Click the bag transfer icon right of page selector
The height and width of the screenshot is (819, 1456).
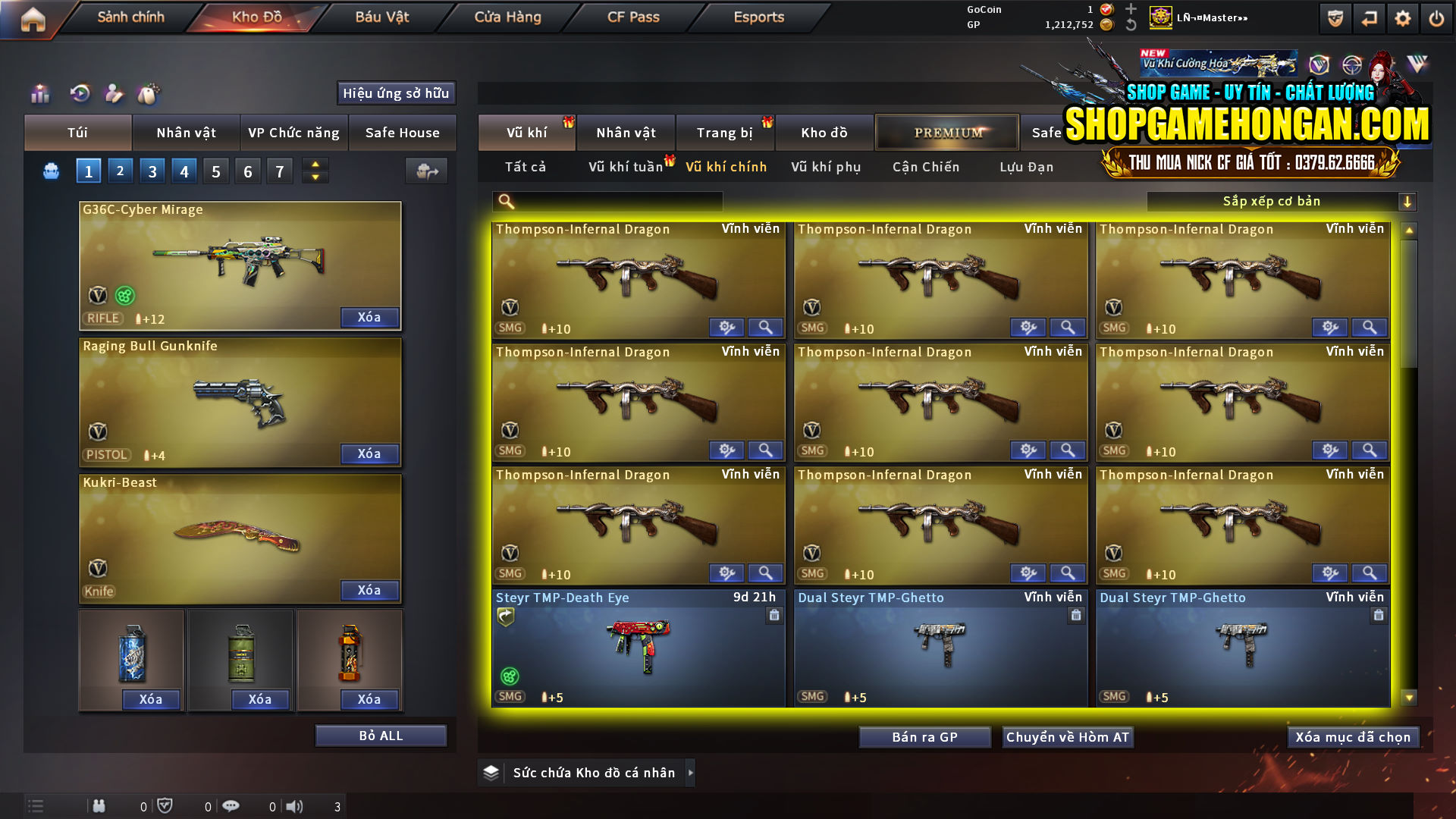[x=426, y=171]
